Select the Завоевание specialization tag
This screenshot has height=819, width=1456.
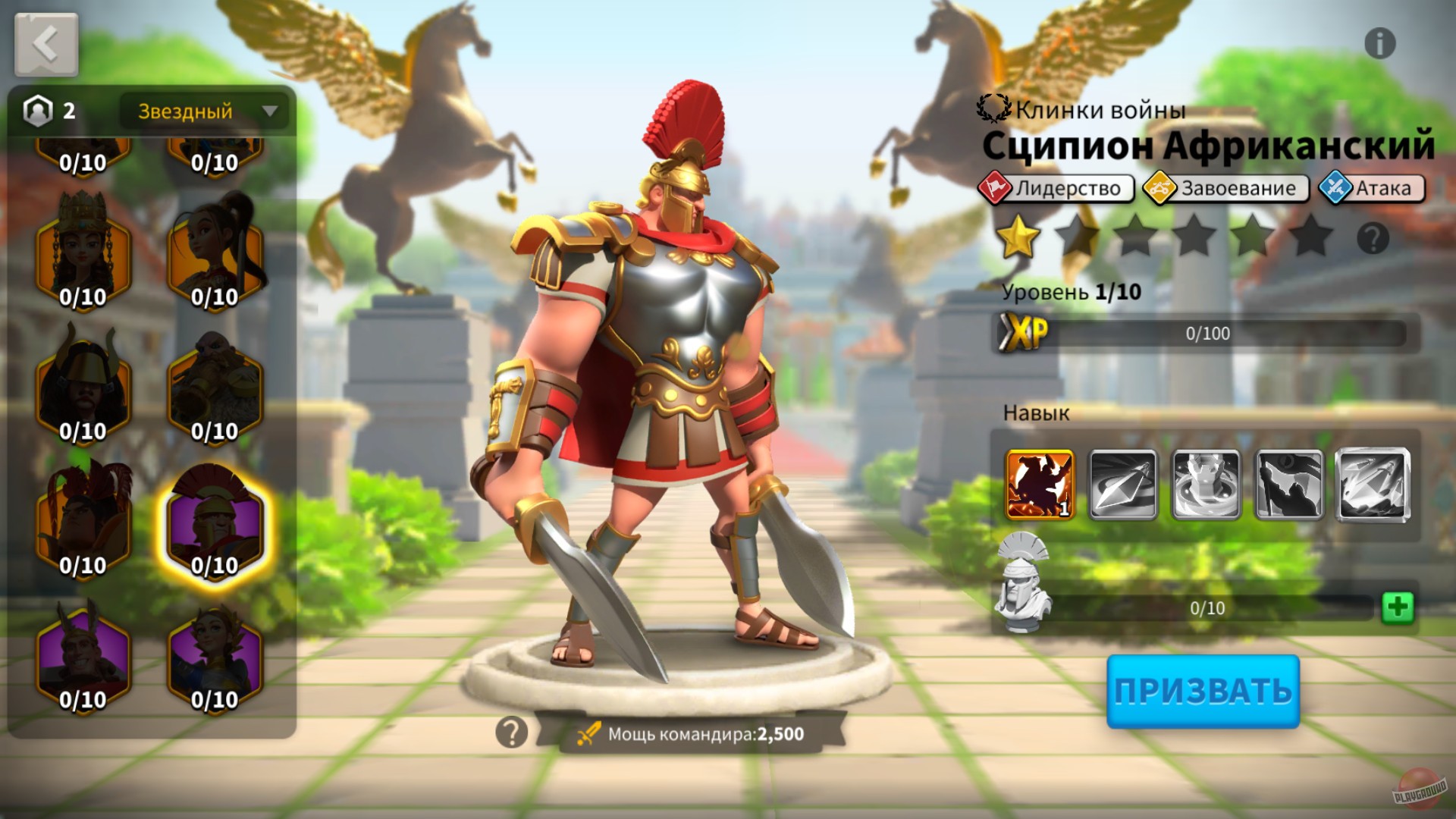pyautogui.click(x=1224, y=188)
